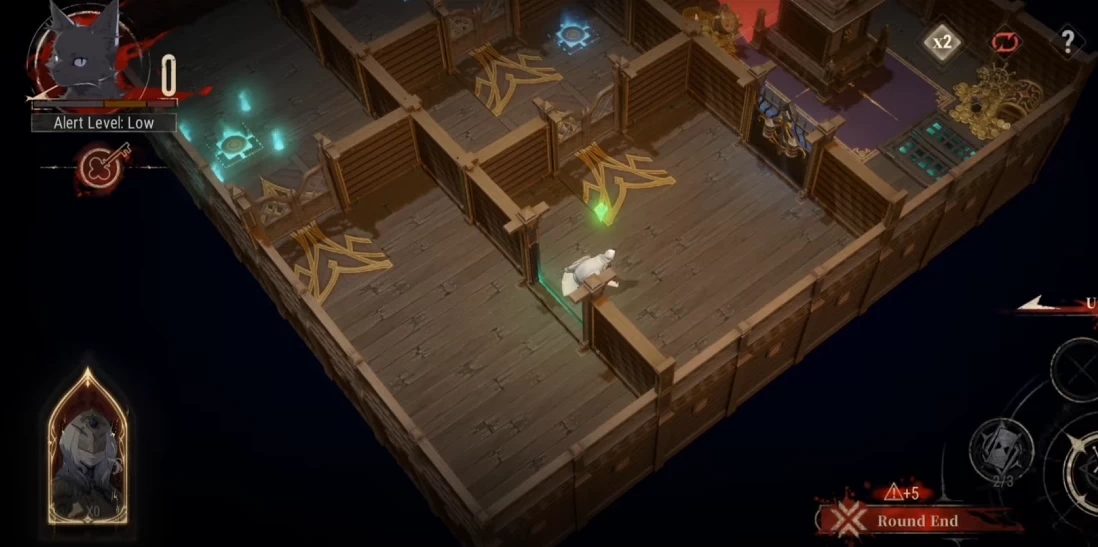Viewport: 1098px width, 547px height.
Task: Click the red circular arrows restart icon
Action: [1003, 42]
